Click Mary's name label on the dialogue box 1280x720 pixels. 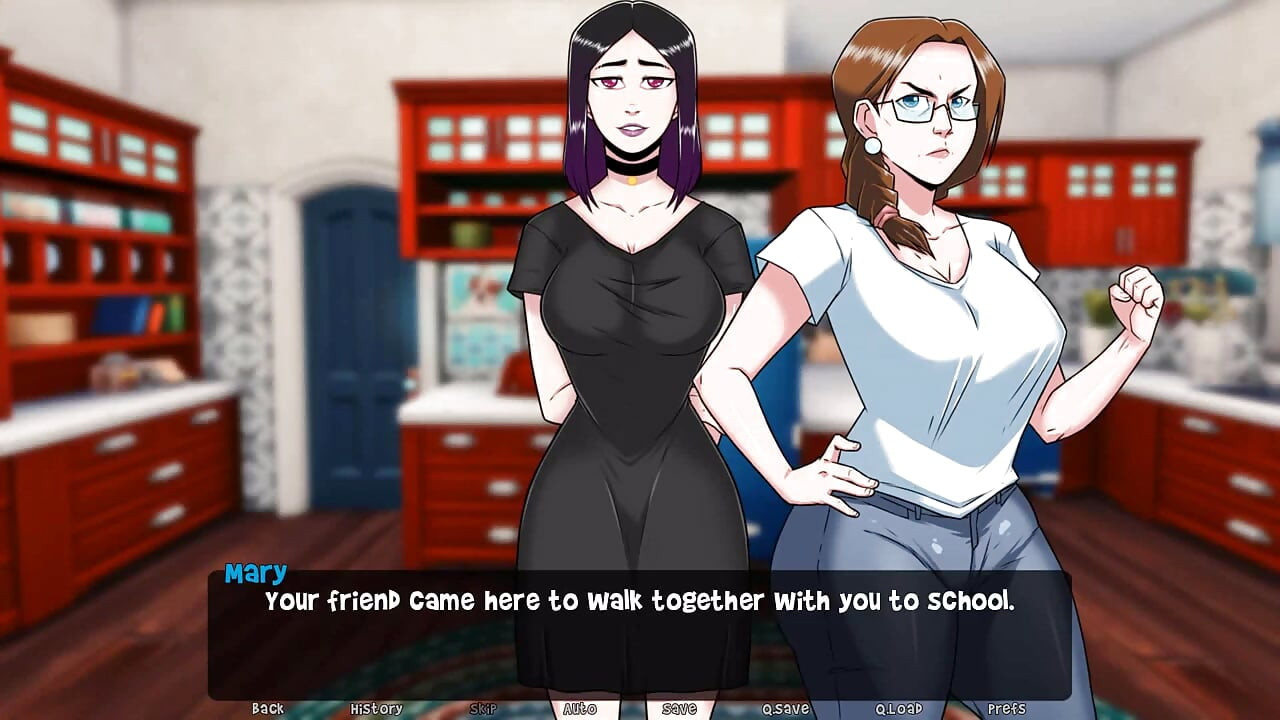click(256, 573)
